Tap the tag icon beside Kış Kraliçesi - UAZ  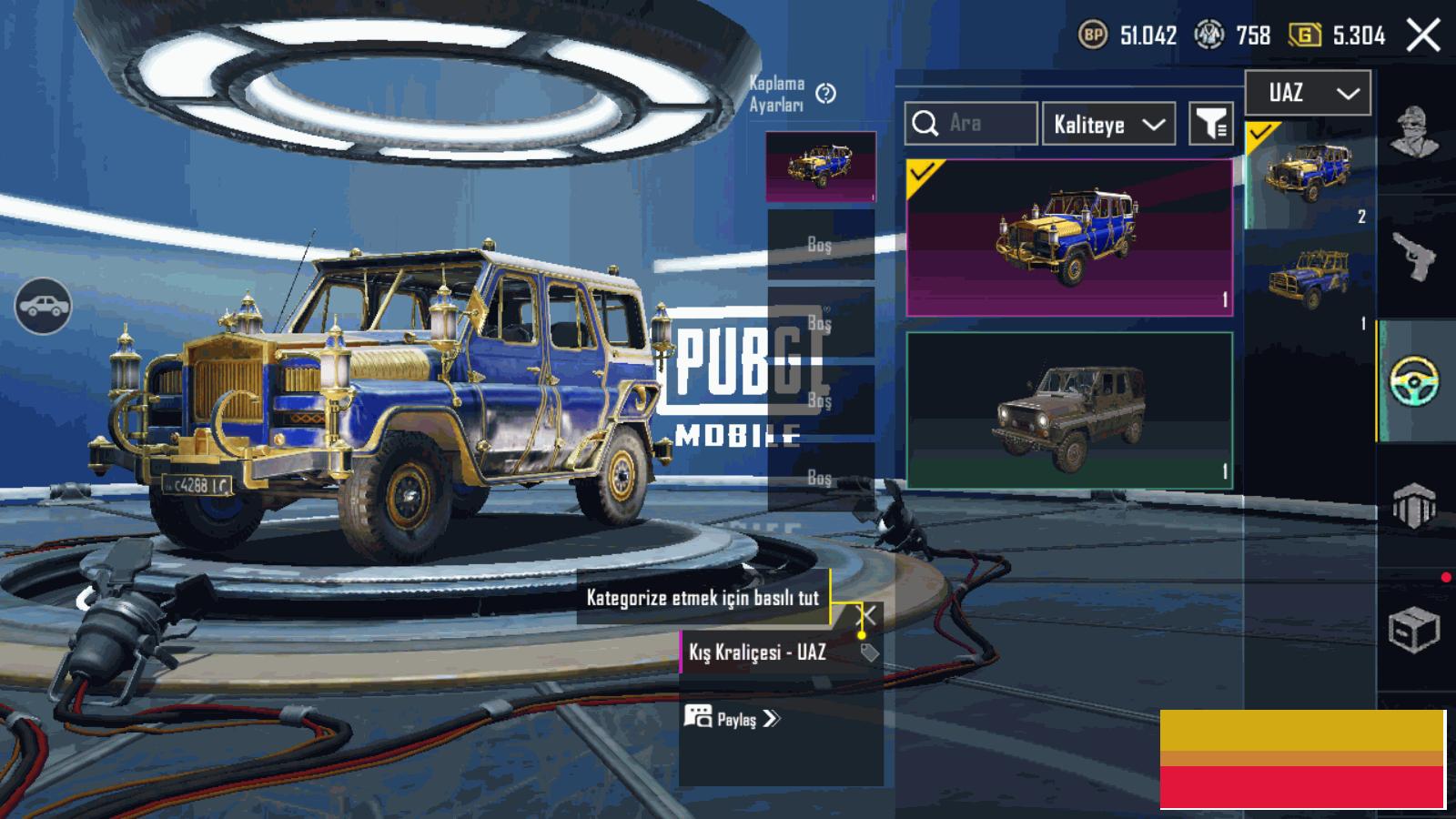pos(869,652)
